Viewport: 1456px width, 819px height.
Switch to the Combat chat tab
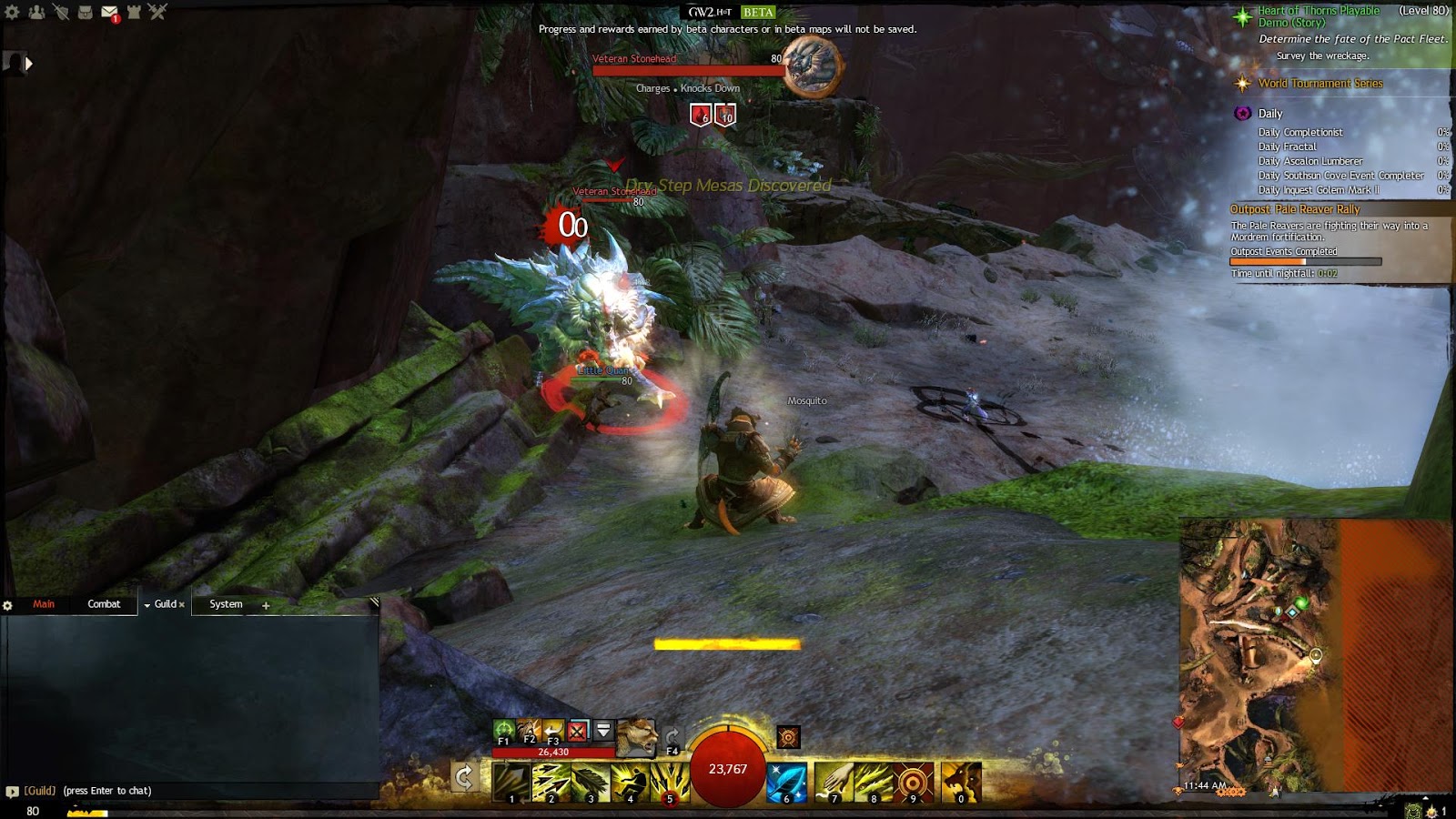[x=104, y=604]
